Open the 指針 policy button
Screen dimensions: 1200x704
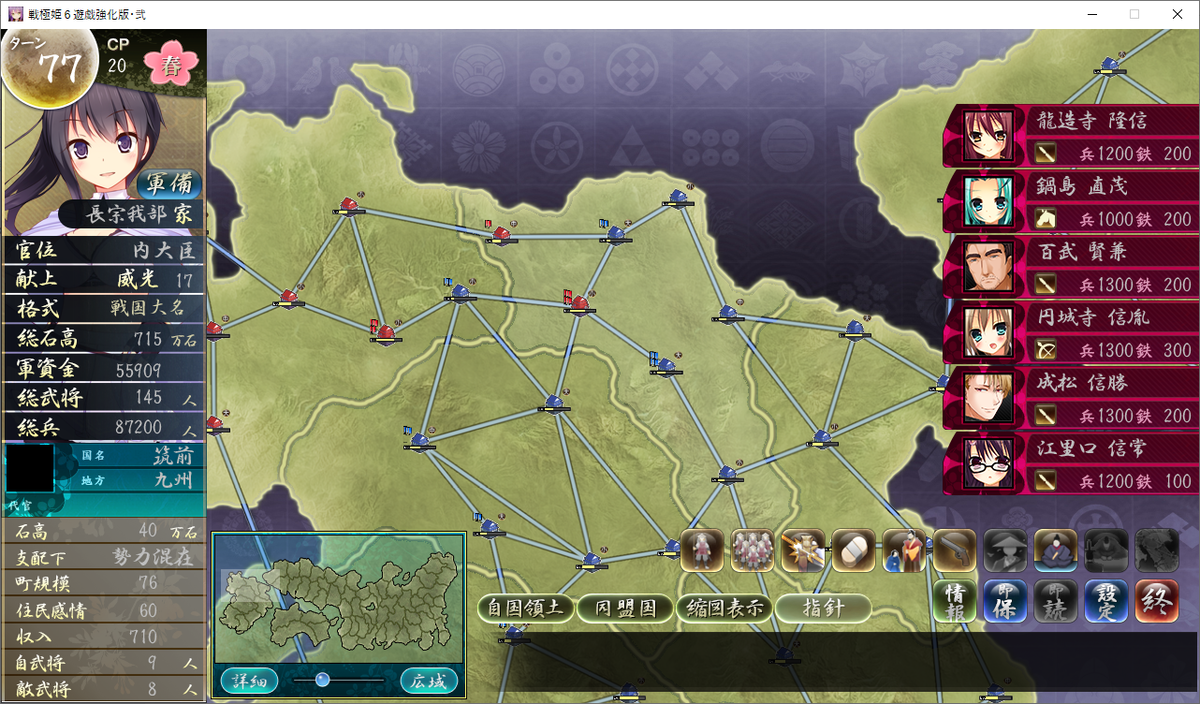pyautogui.click(x=823, y=608)
